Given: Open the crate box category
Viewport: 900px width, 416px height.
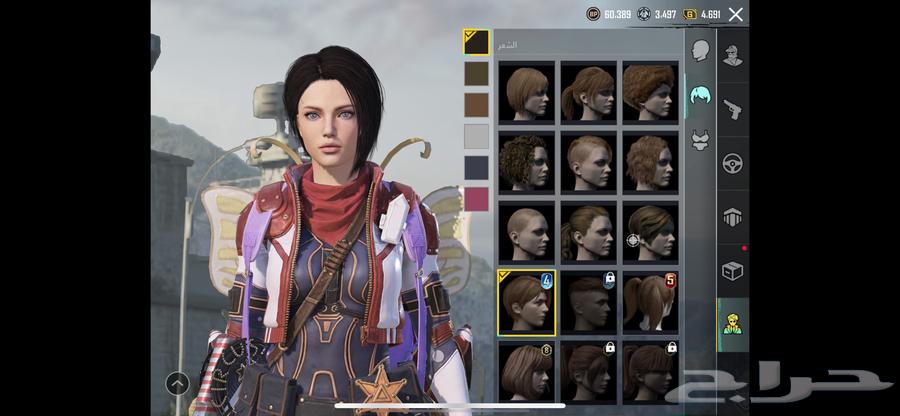Looking at the screenshot, I should coord(733,270).
